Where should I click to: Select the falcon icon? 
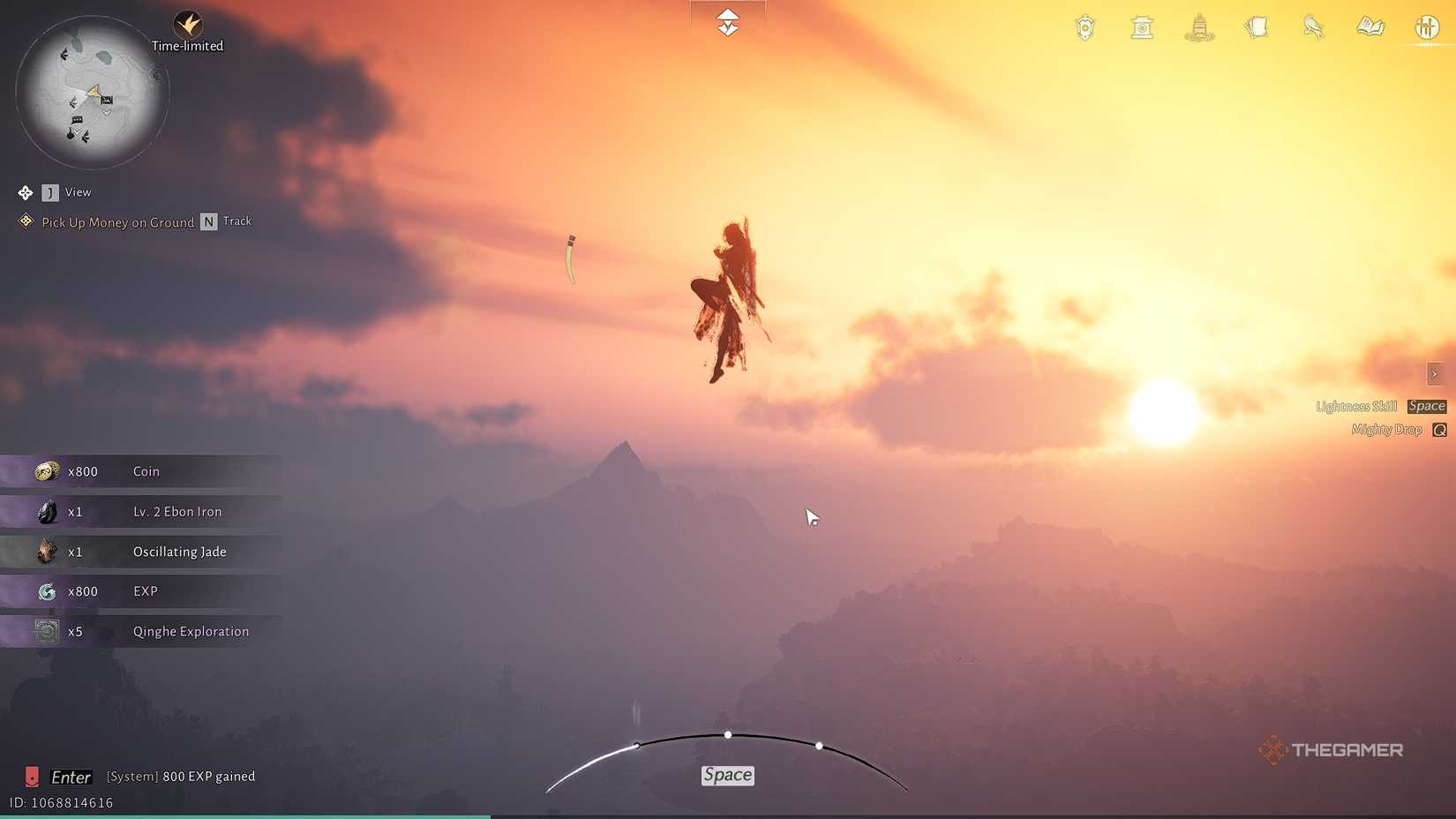(1312, 27)
